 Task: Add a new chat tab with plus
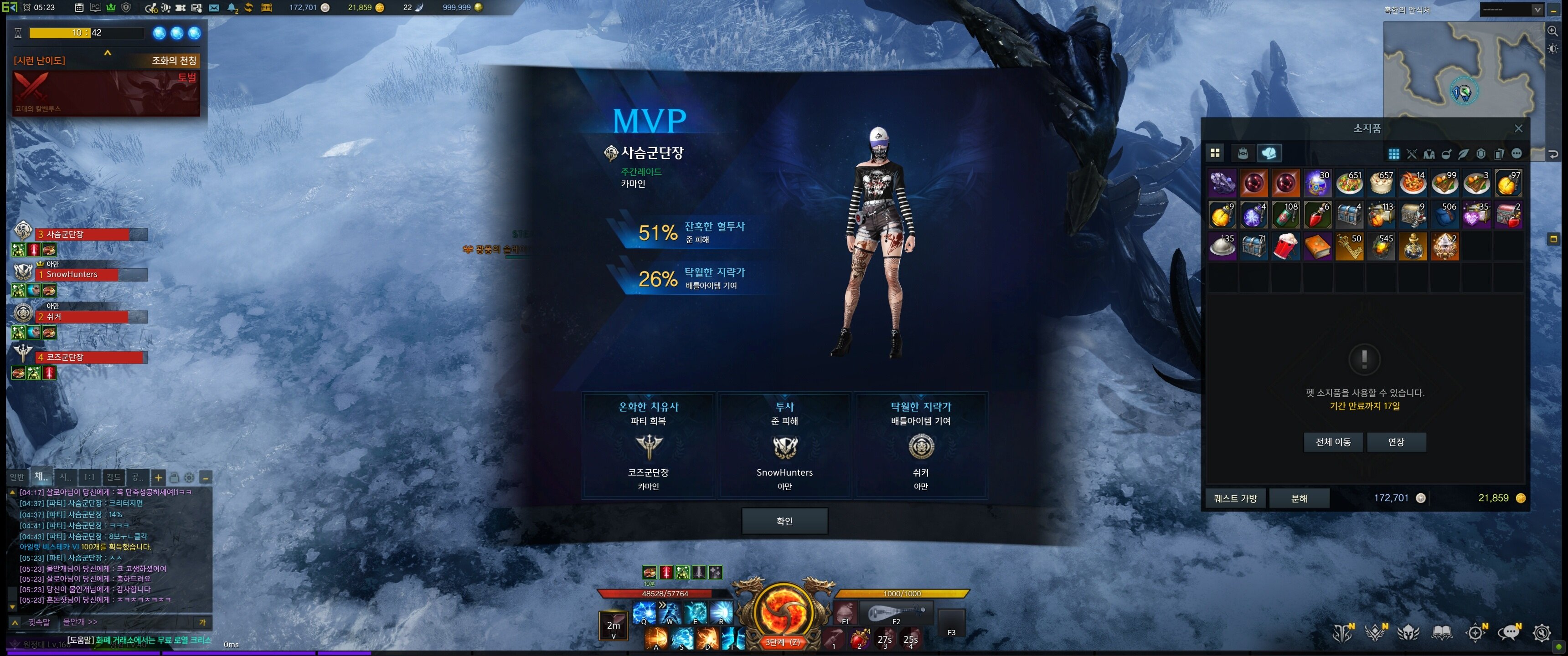(158, 478)
